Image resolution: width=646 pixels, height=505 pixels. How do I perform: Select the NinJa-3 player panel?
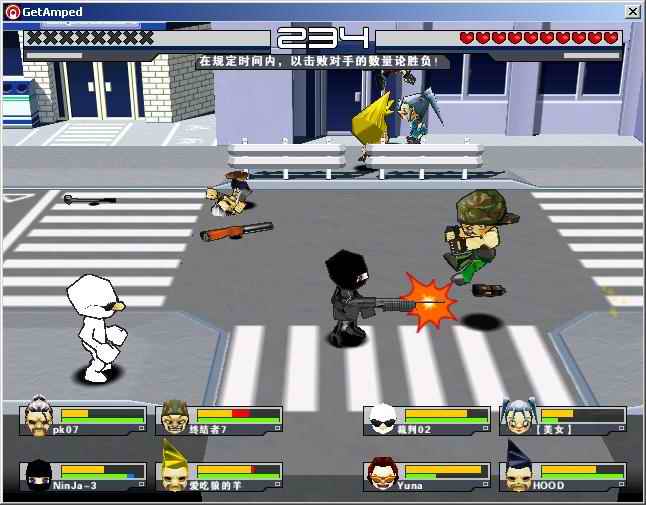[82, 476]
